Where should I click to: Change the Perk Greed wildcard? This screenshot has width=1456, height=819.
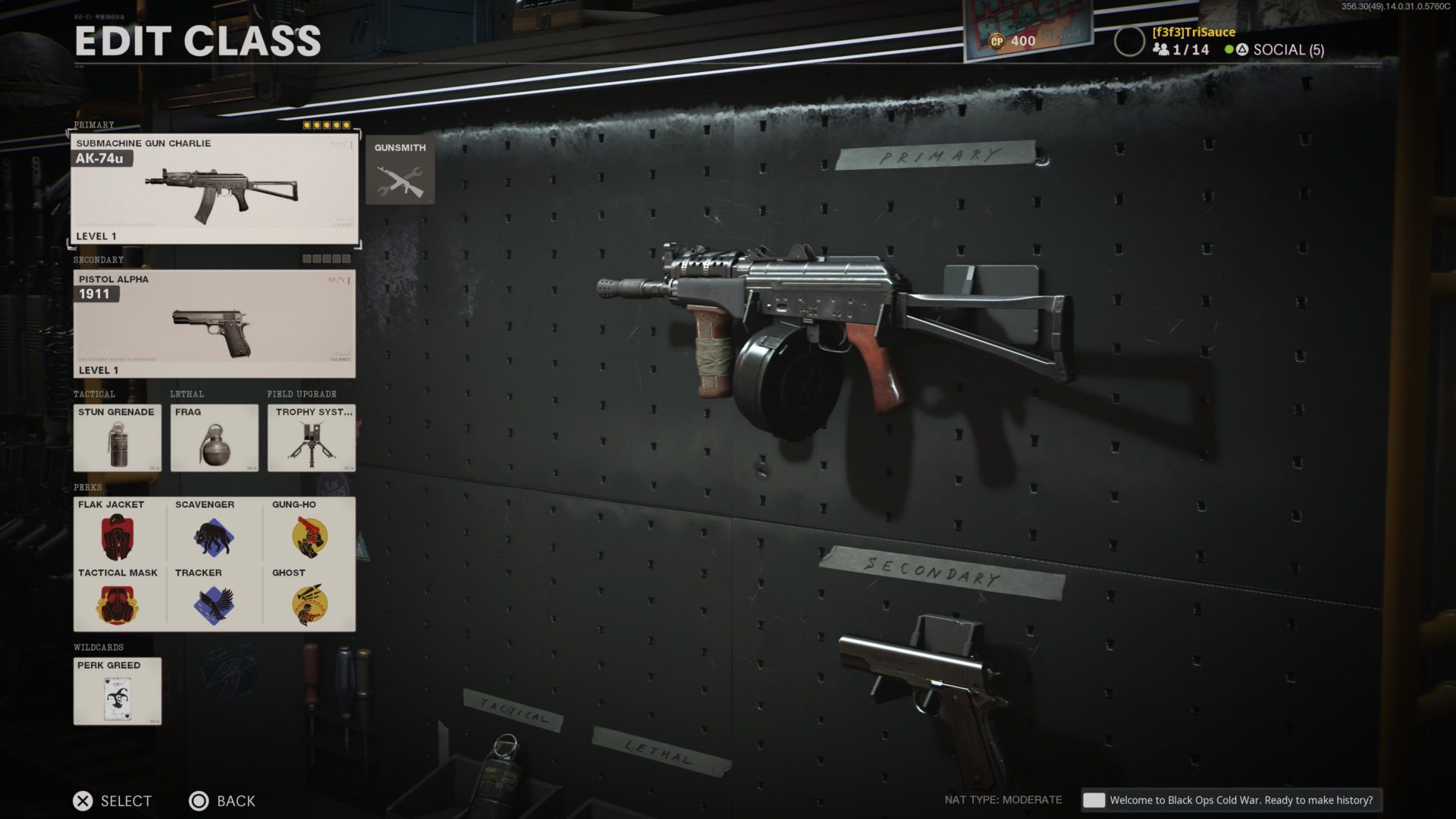117,691
